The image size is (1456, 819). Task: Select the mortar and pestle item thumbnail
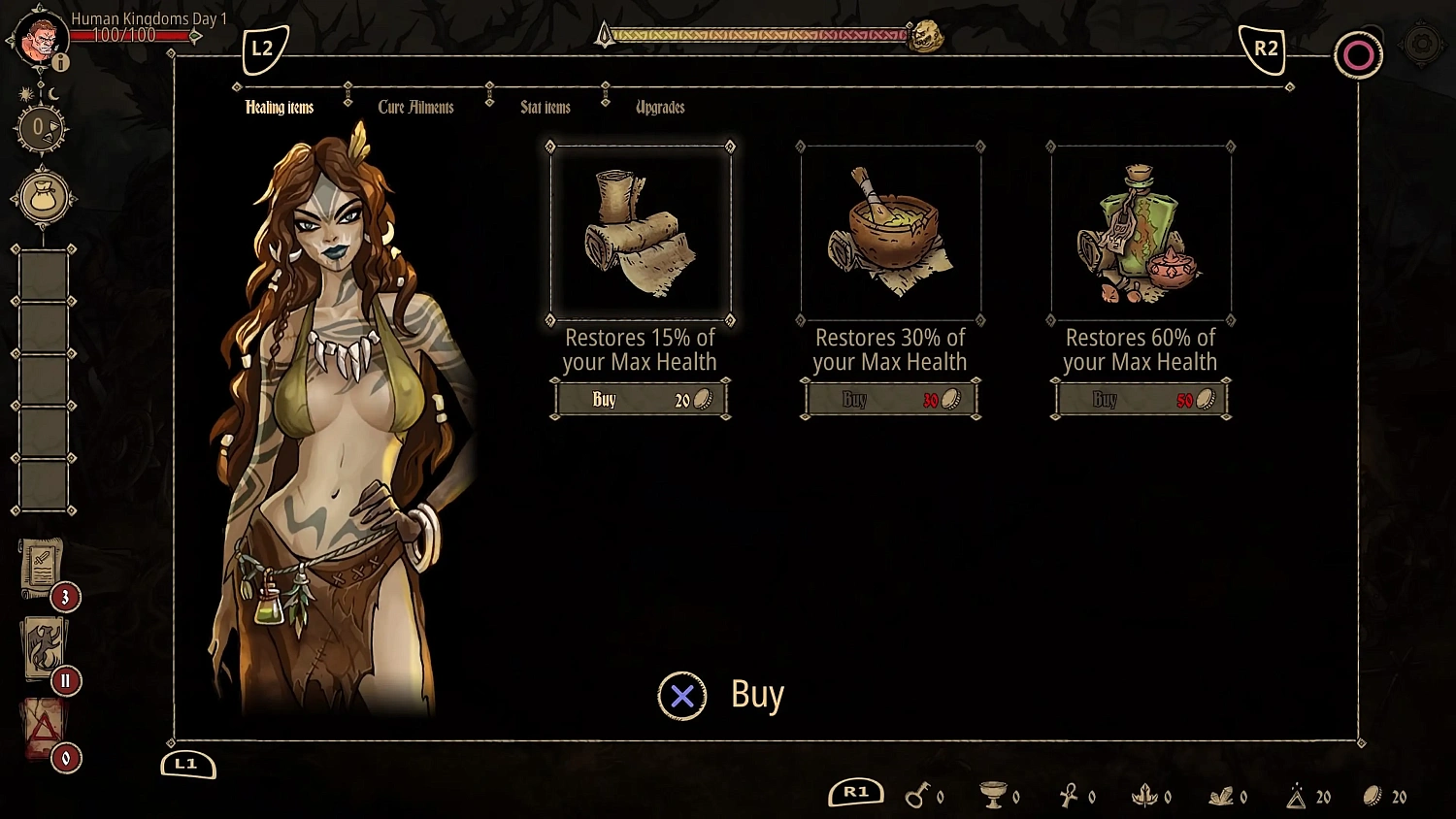point(889,229)
